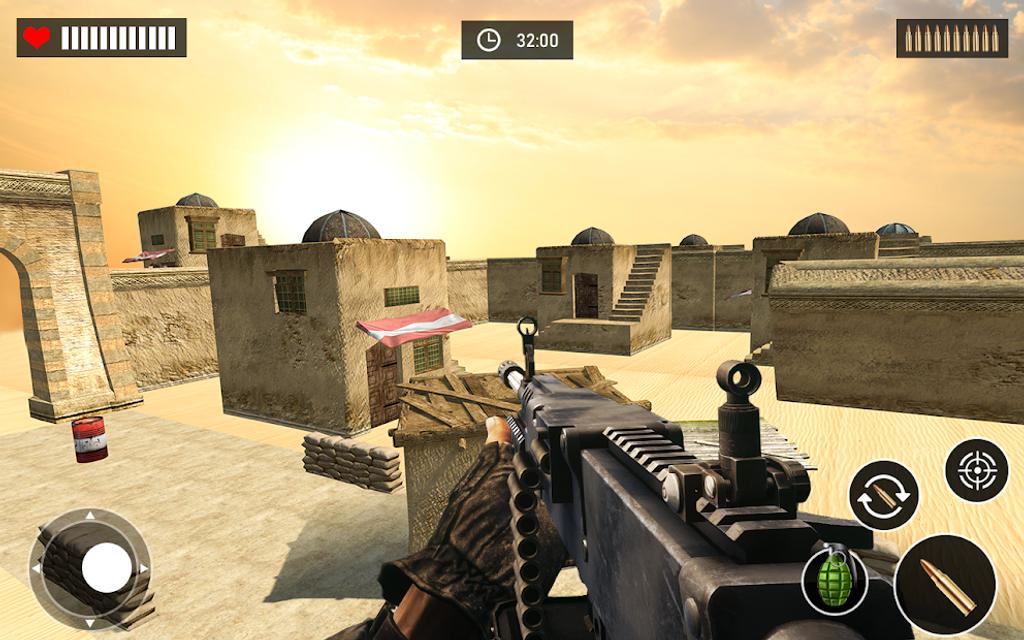The width and height of the screenshot is (1024, 640).
Task: Activate the crosshair aim button
Action: (x=976, y=470)
